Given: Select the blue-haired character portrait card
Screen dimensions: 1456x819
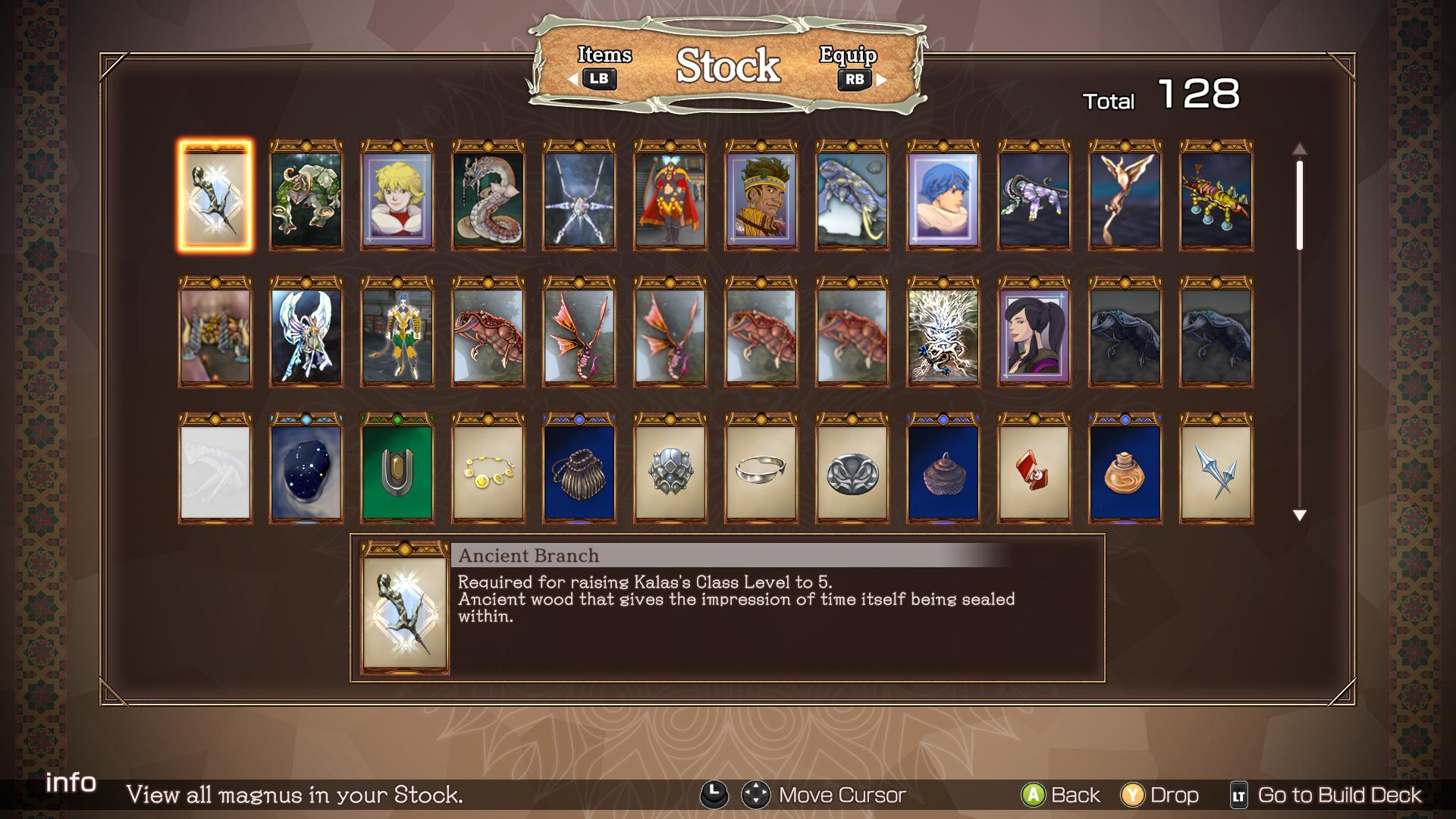Looking at the screenshot, I should pyautogui.click(x=943, y=196).
